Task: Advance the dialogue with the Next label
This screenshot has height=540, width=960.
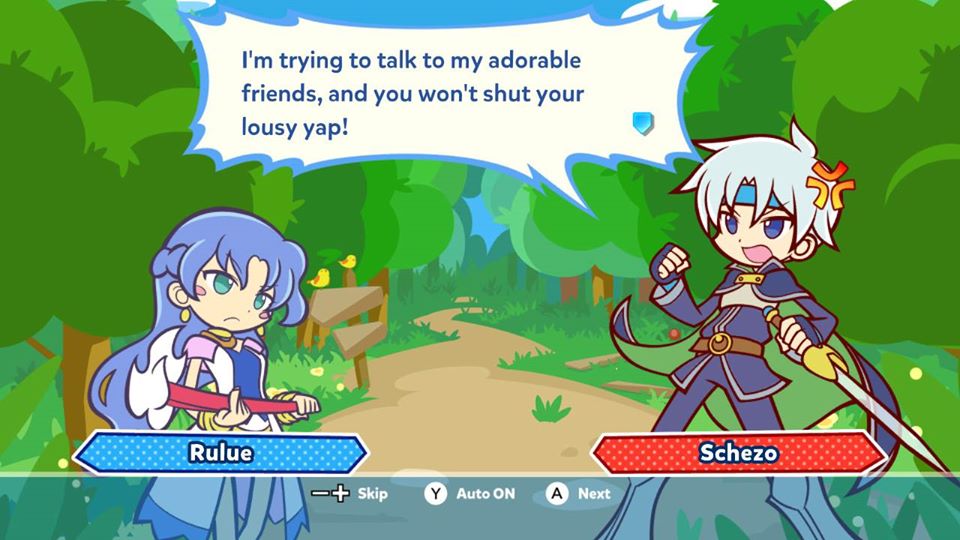Action: pos(593,494)
